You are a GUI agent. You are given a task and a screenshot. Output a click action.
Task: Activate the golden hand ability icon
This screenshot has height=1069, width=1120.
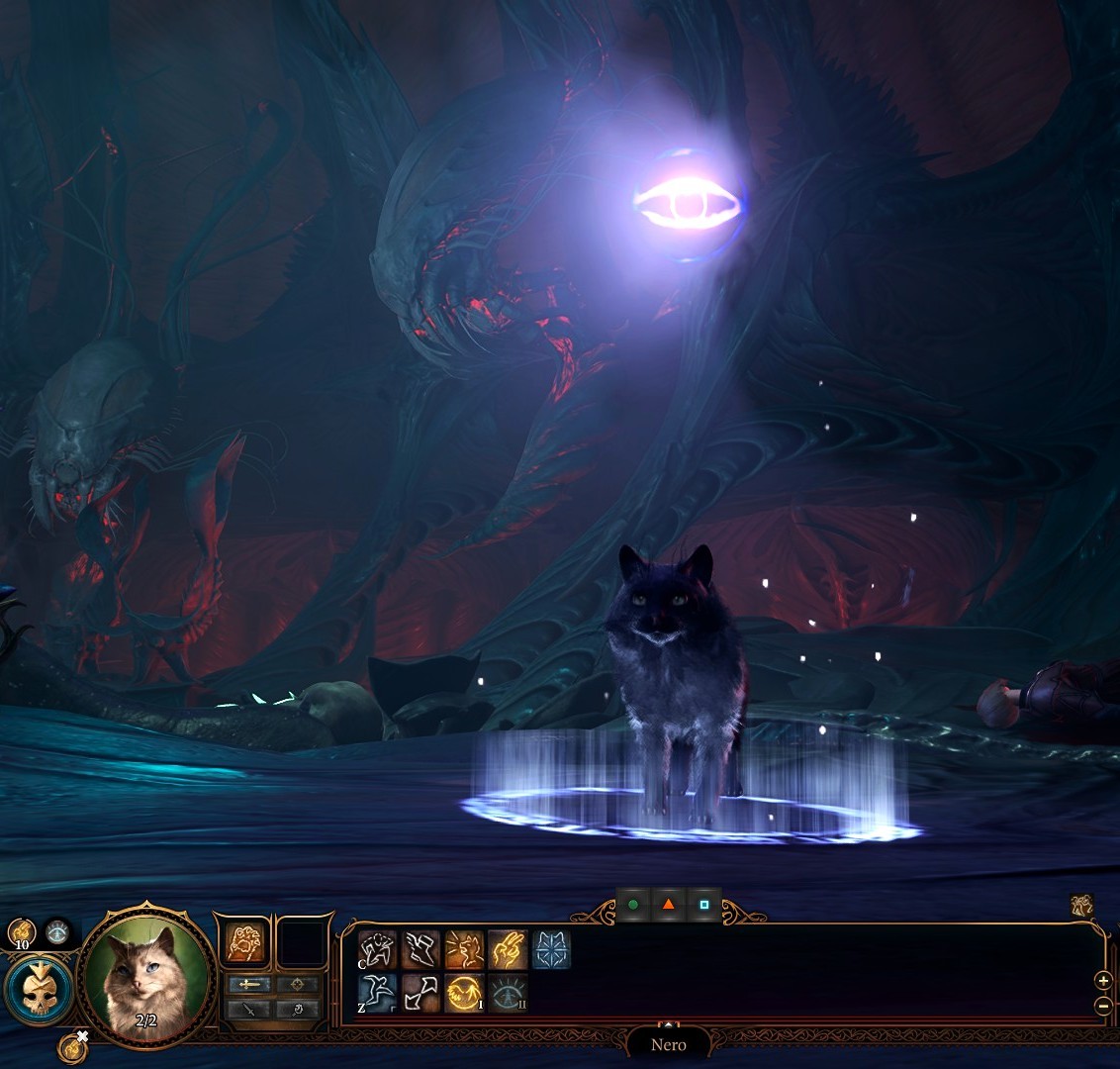click(x=507, y=950)
